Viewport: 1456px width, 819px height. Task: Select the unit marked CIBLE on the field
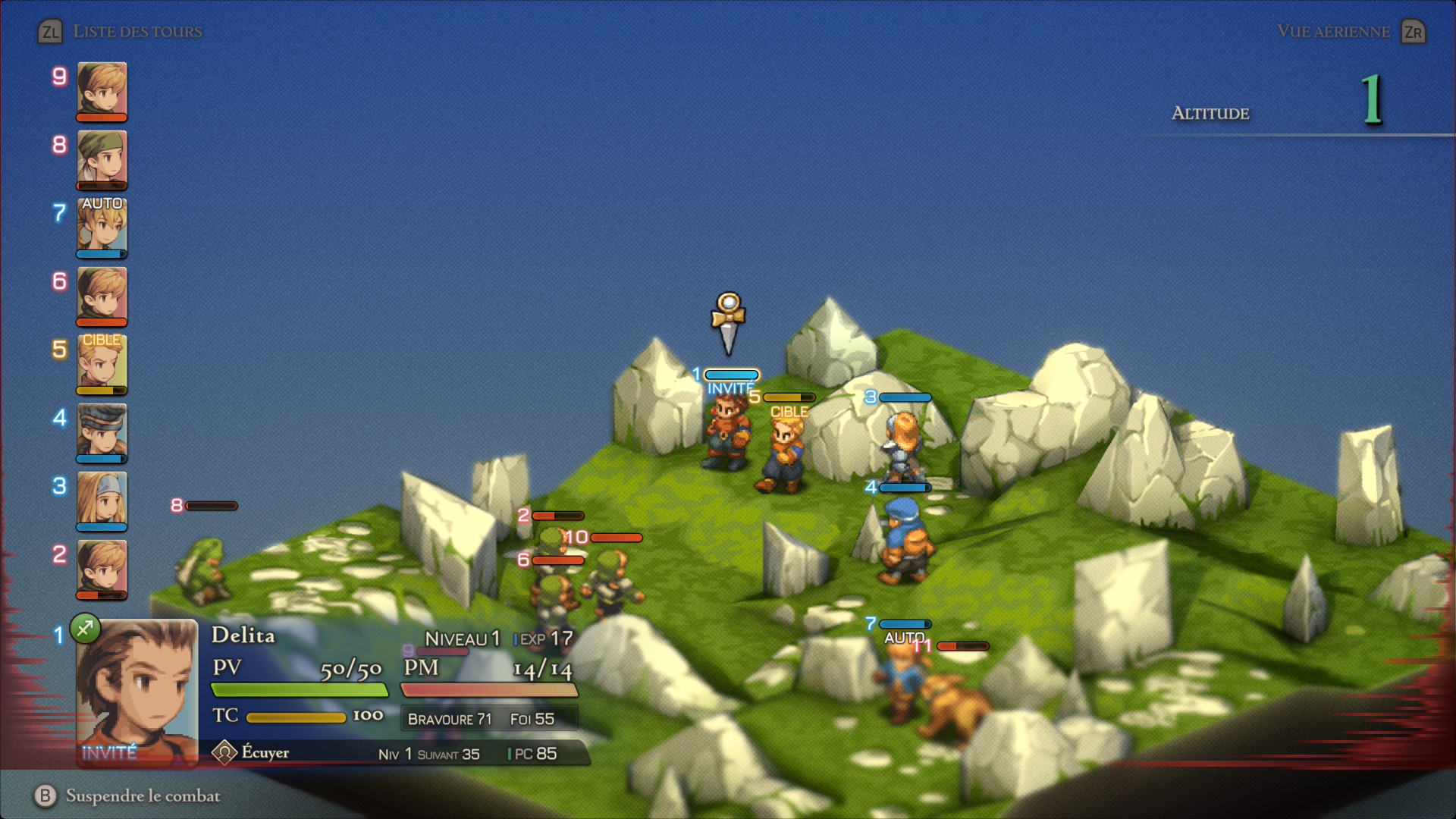coord(784,455)
